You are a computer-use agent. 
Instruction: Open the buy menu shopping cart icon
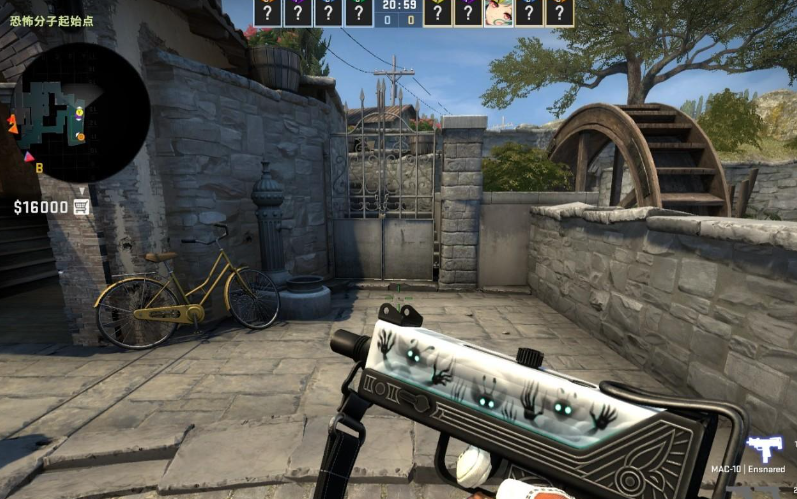[x=81, y=207]
